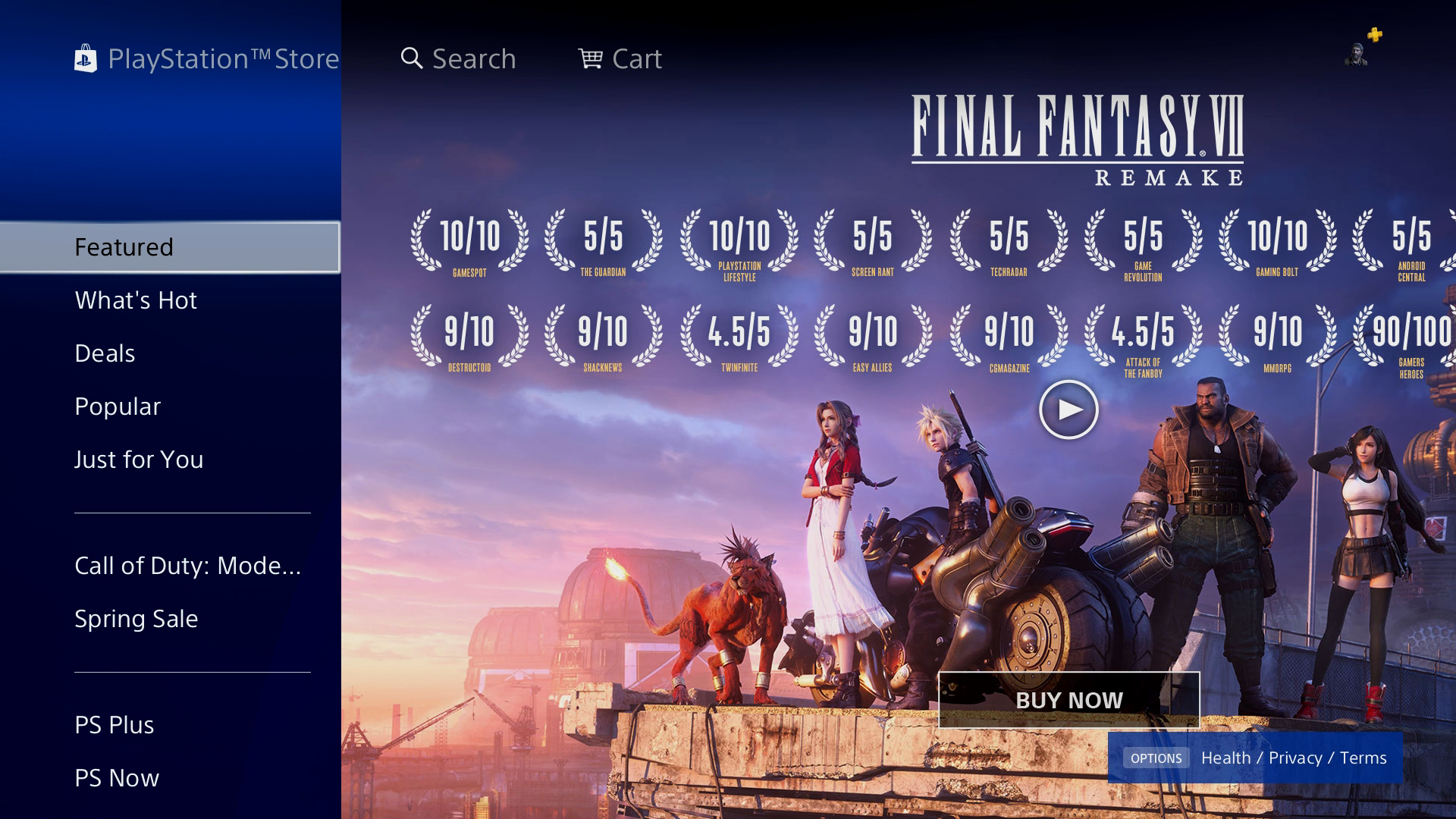Select the highlighted Featured item
This screenshot has width=1456, height=819.
coord(124,246)
